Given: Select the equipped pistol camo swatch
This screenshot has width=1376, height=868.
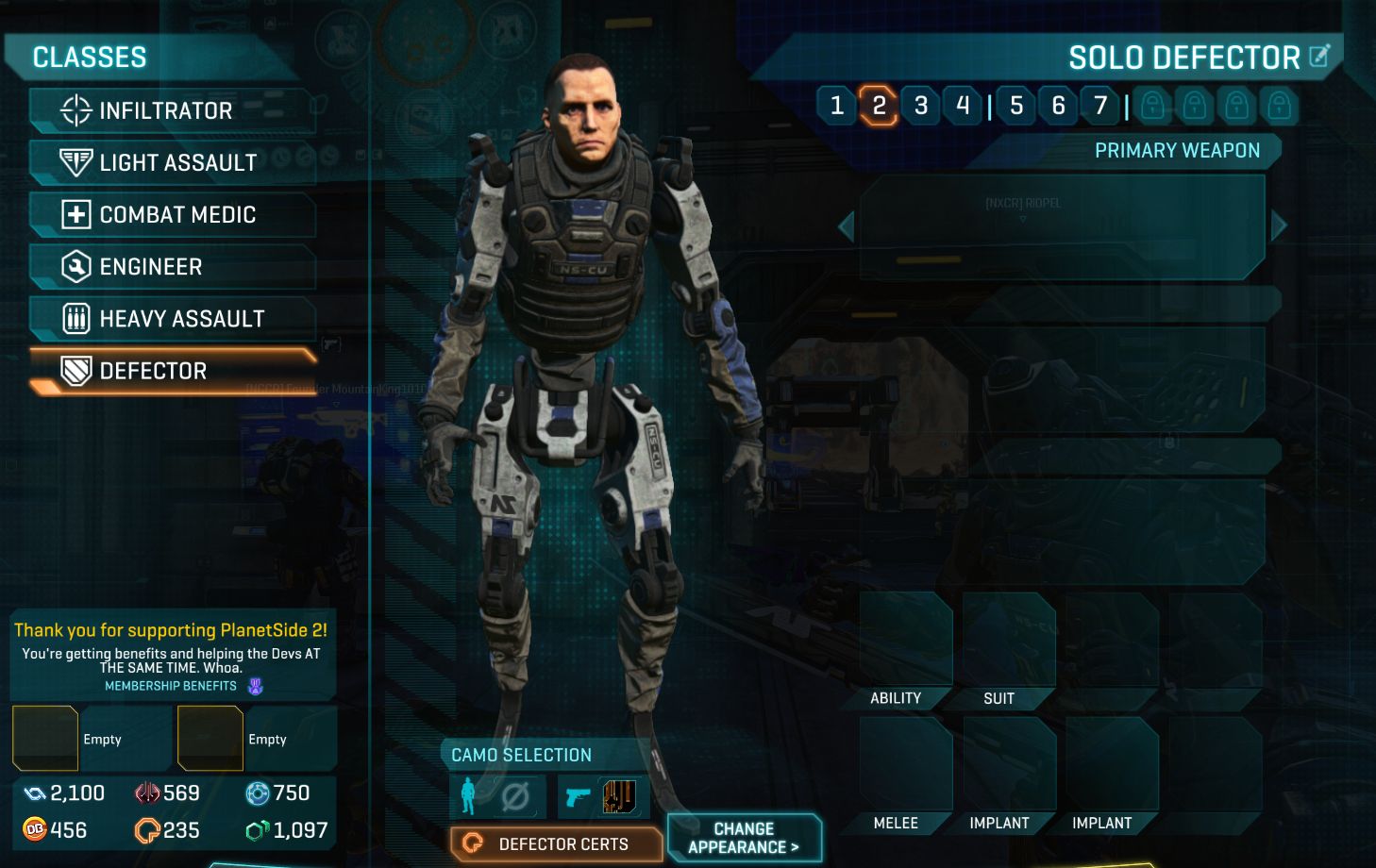Looking at the screenshot, I should point(618,795).
